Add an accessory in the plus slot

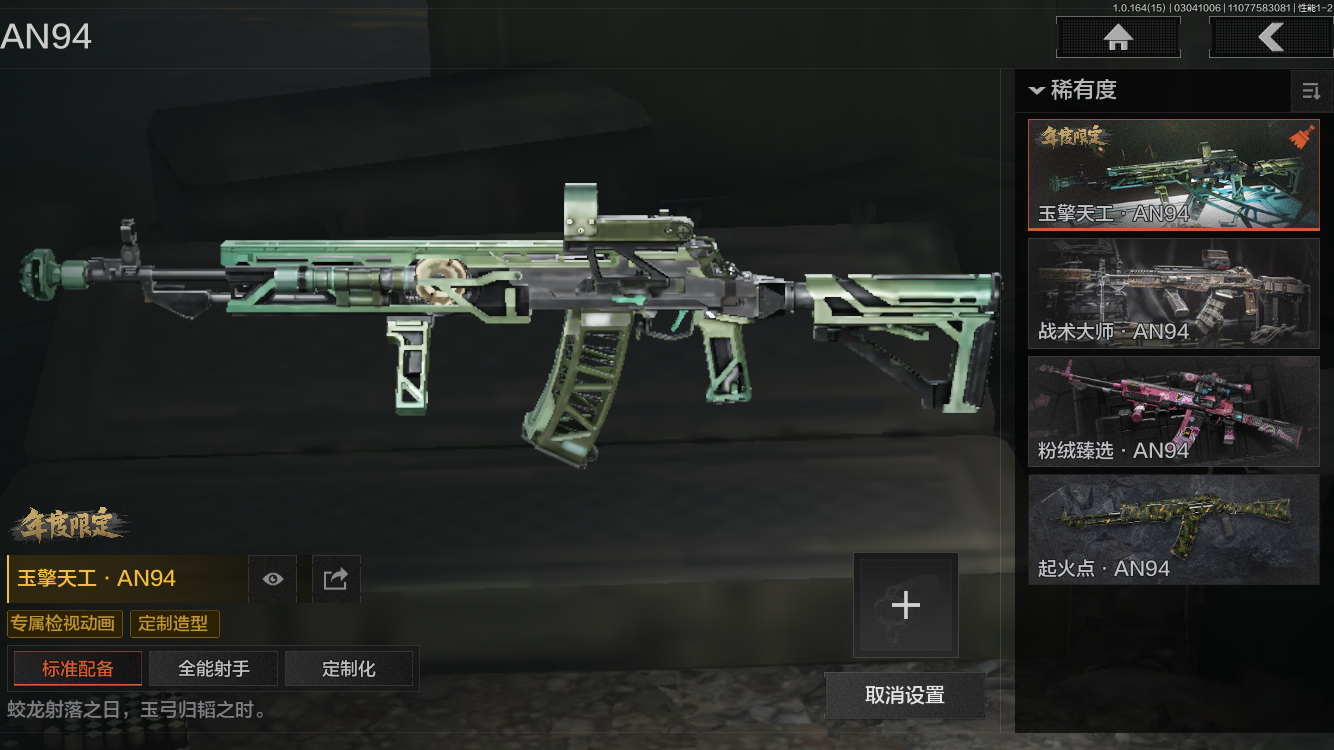(905, 606)
